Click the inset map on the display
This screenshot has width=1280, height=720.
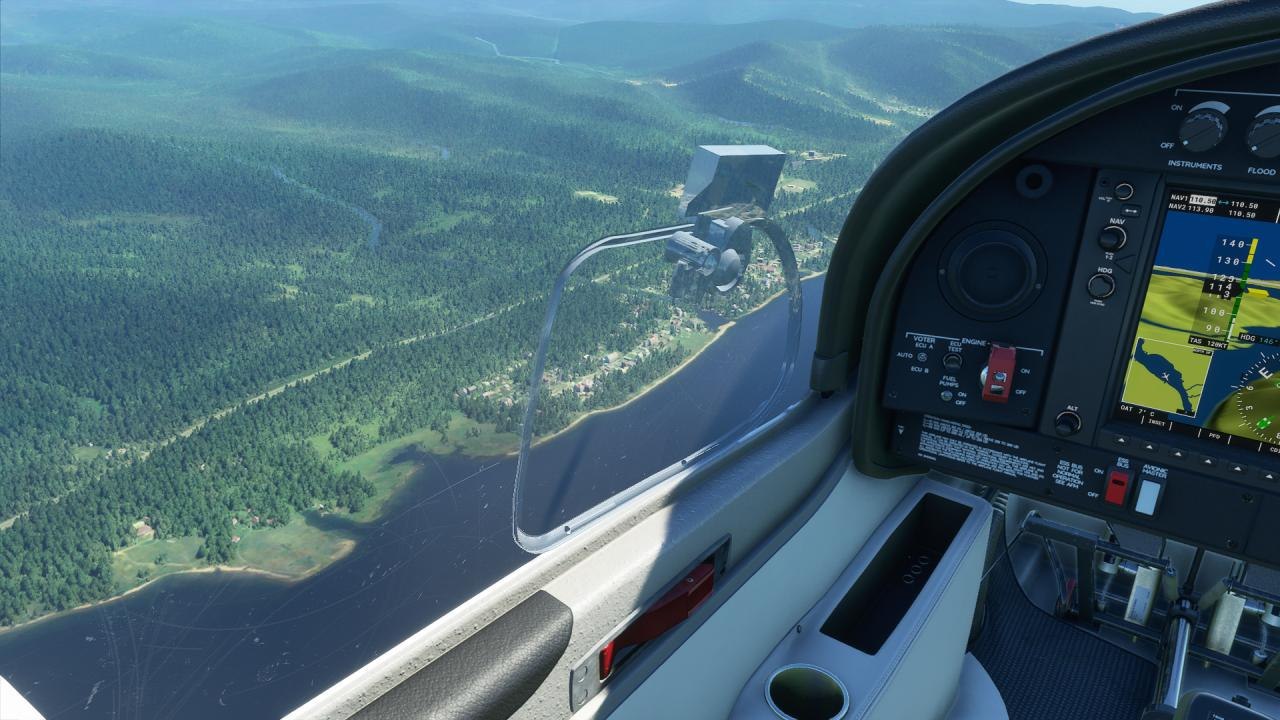[1163, 376]
